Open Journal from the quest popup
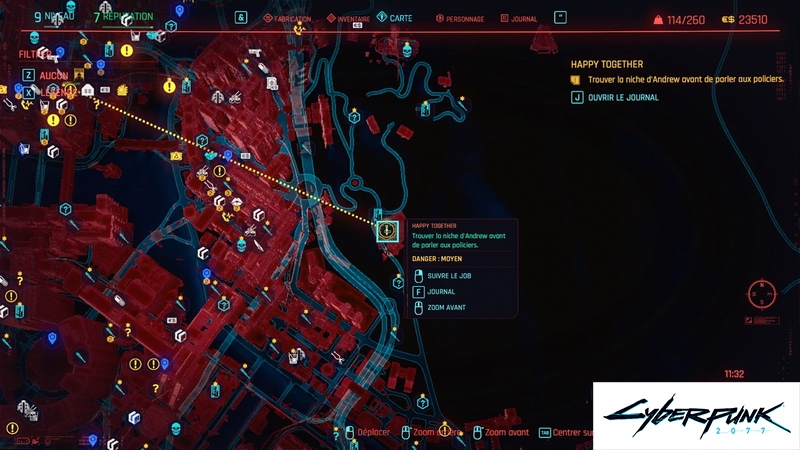 441,291
